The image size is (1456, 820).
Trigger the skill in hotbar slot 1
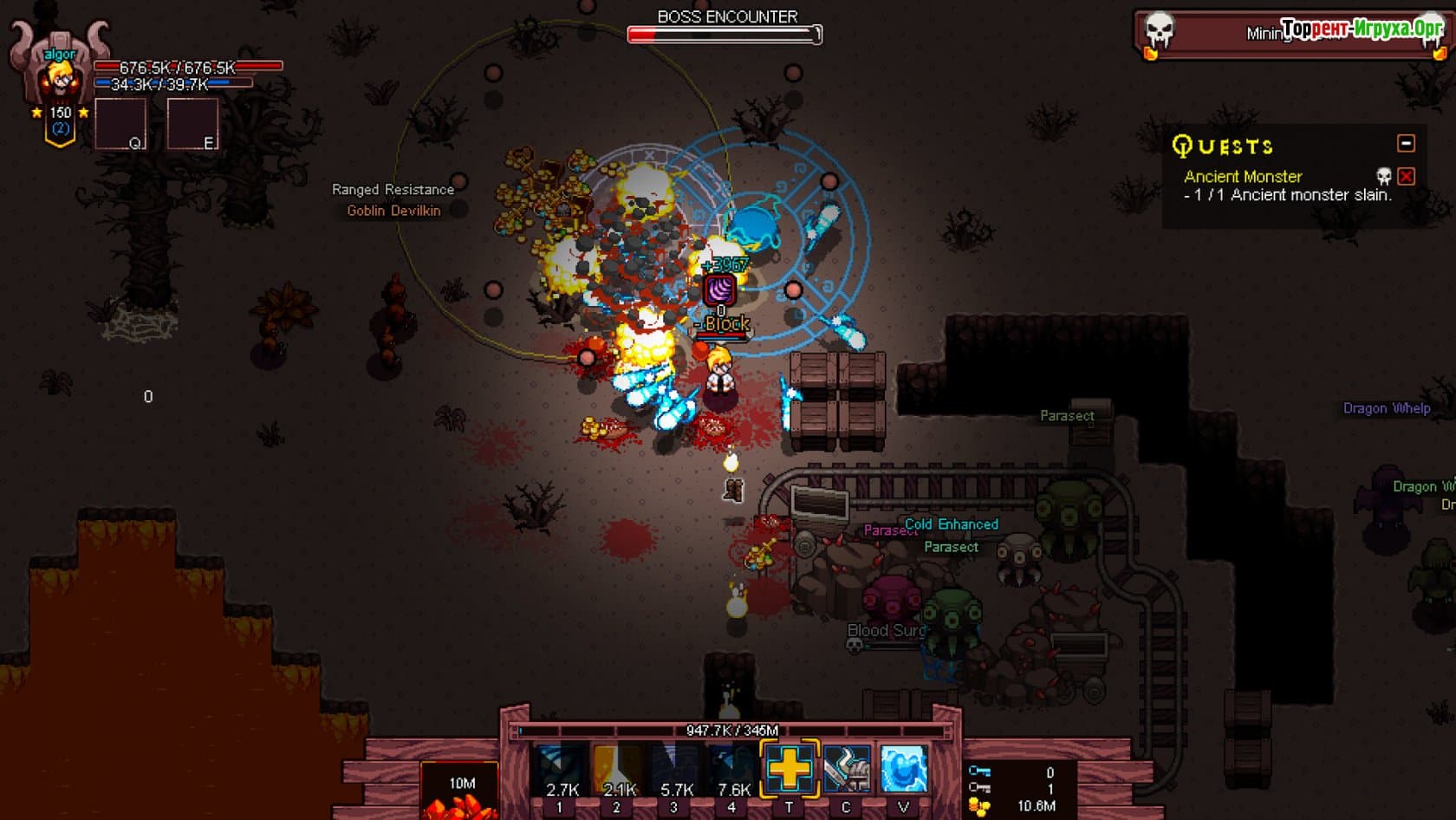click(x=560, y=770)
